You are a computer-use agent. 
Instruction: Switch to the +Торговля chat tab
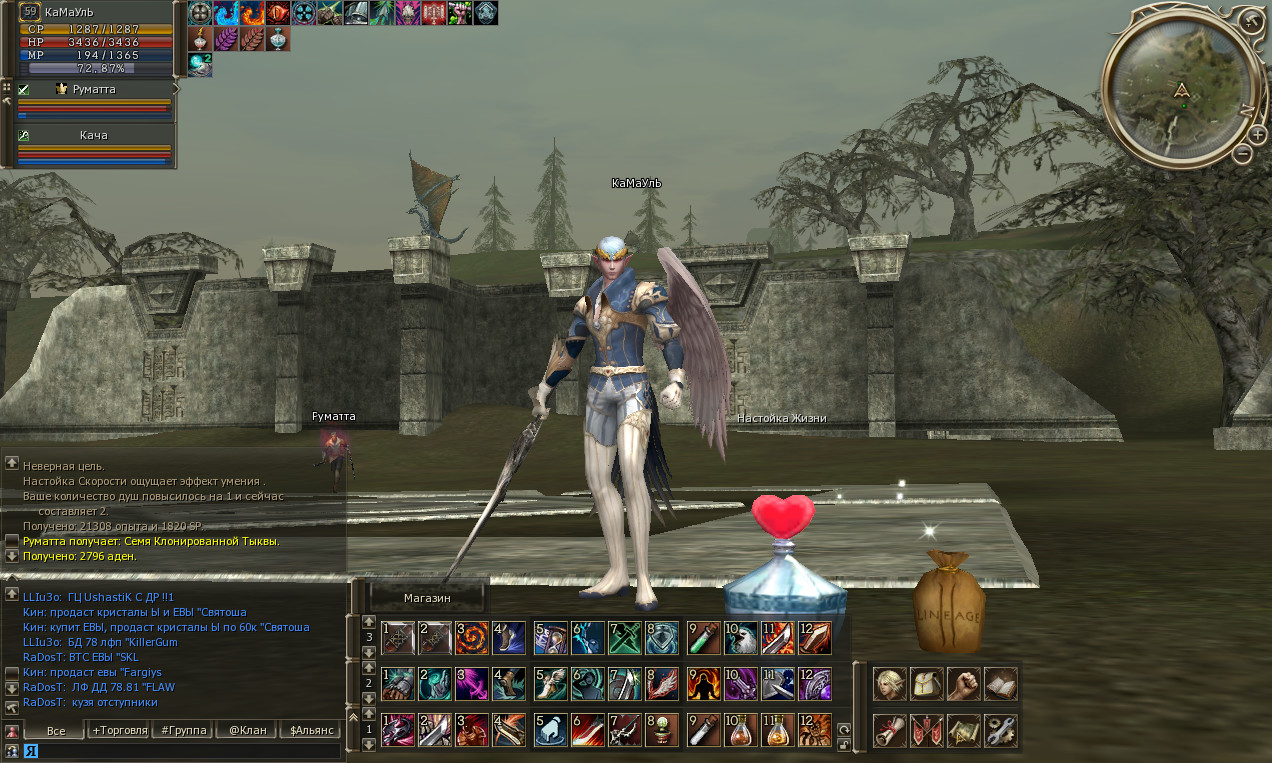pos(119,730)
